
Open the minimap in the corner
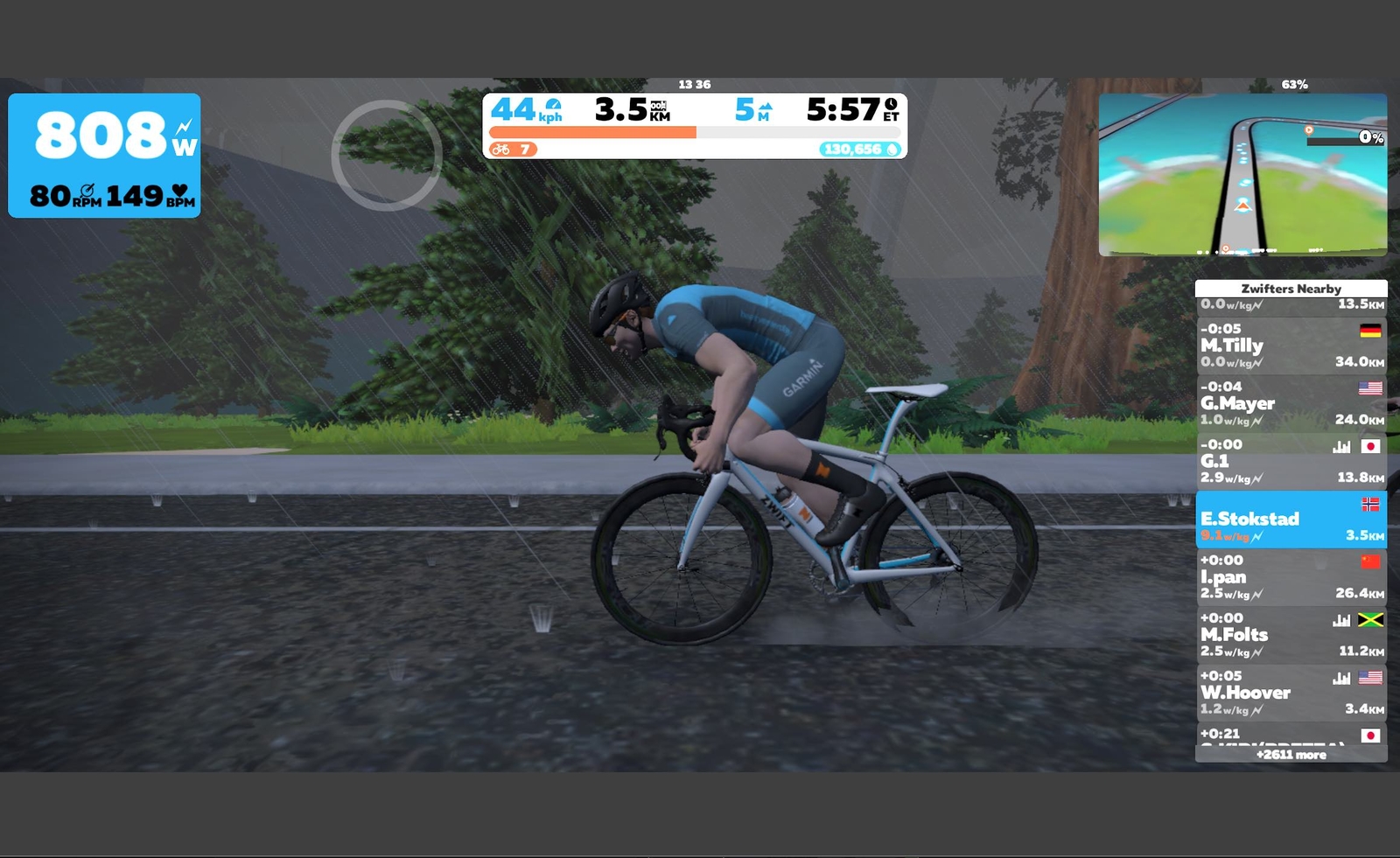[x=1242, y=175]
